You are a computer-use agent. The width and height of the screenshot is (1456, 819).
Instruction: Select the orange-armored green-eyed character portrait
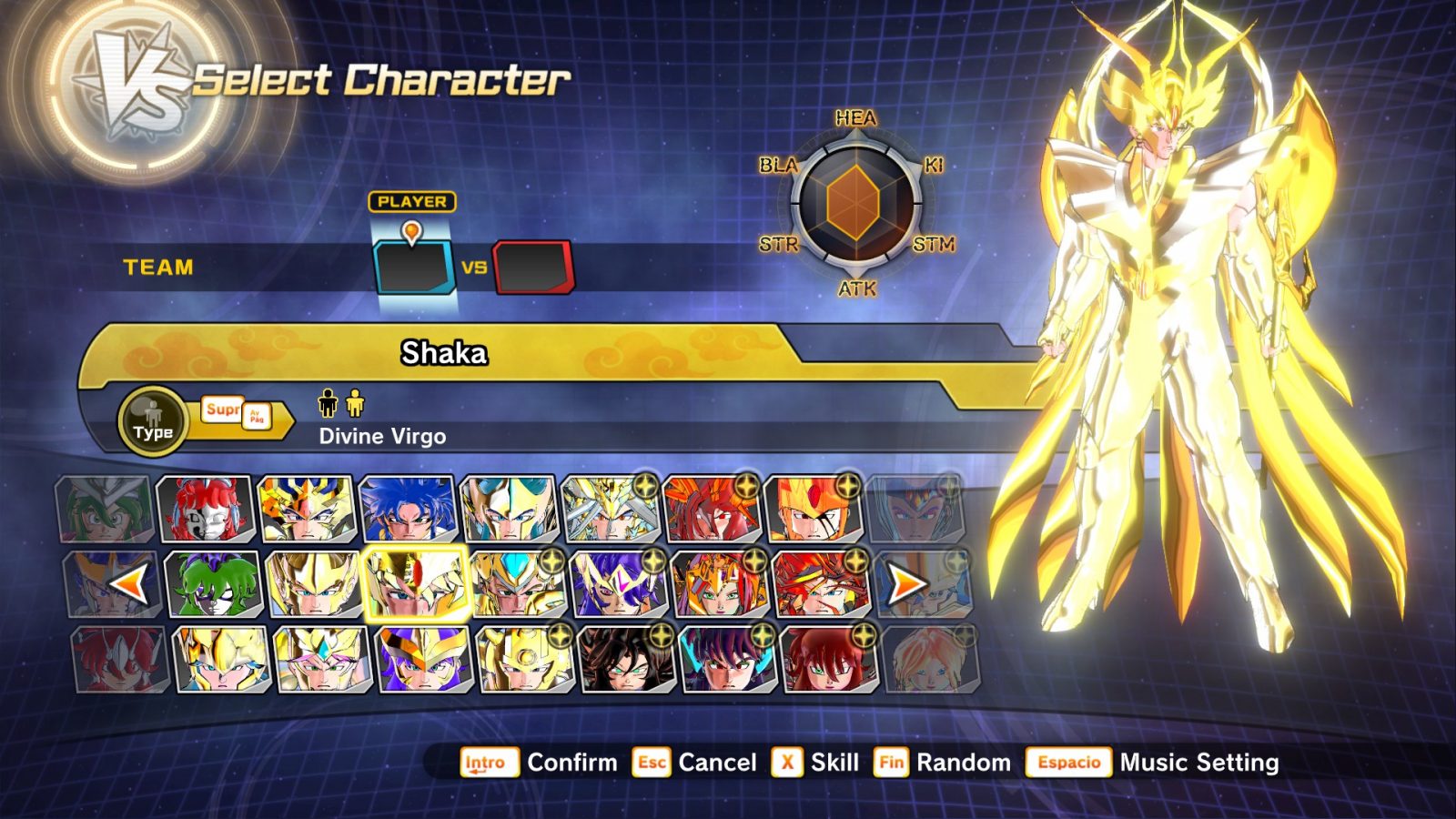(x=719, y=584)
